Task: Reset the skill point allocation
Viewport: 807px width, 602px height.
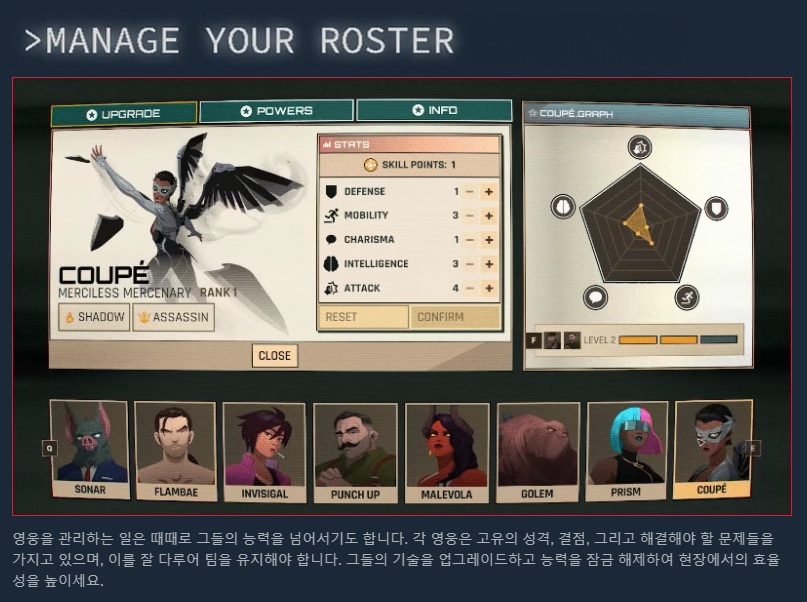Action: tap(363, 317)
